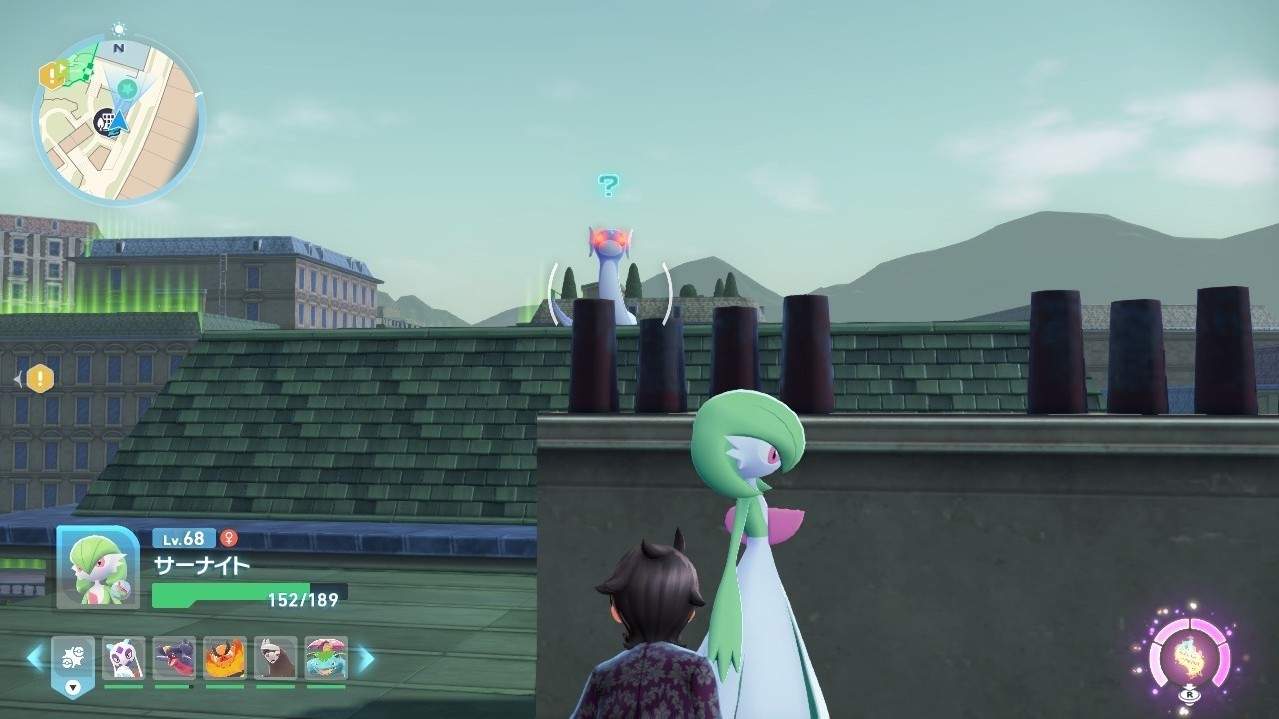This screenshot has height=719, width=1279.
Task: Select the black building icon on minimap
Action: tap(104, 122)
